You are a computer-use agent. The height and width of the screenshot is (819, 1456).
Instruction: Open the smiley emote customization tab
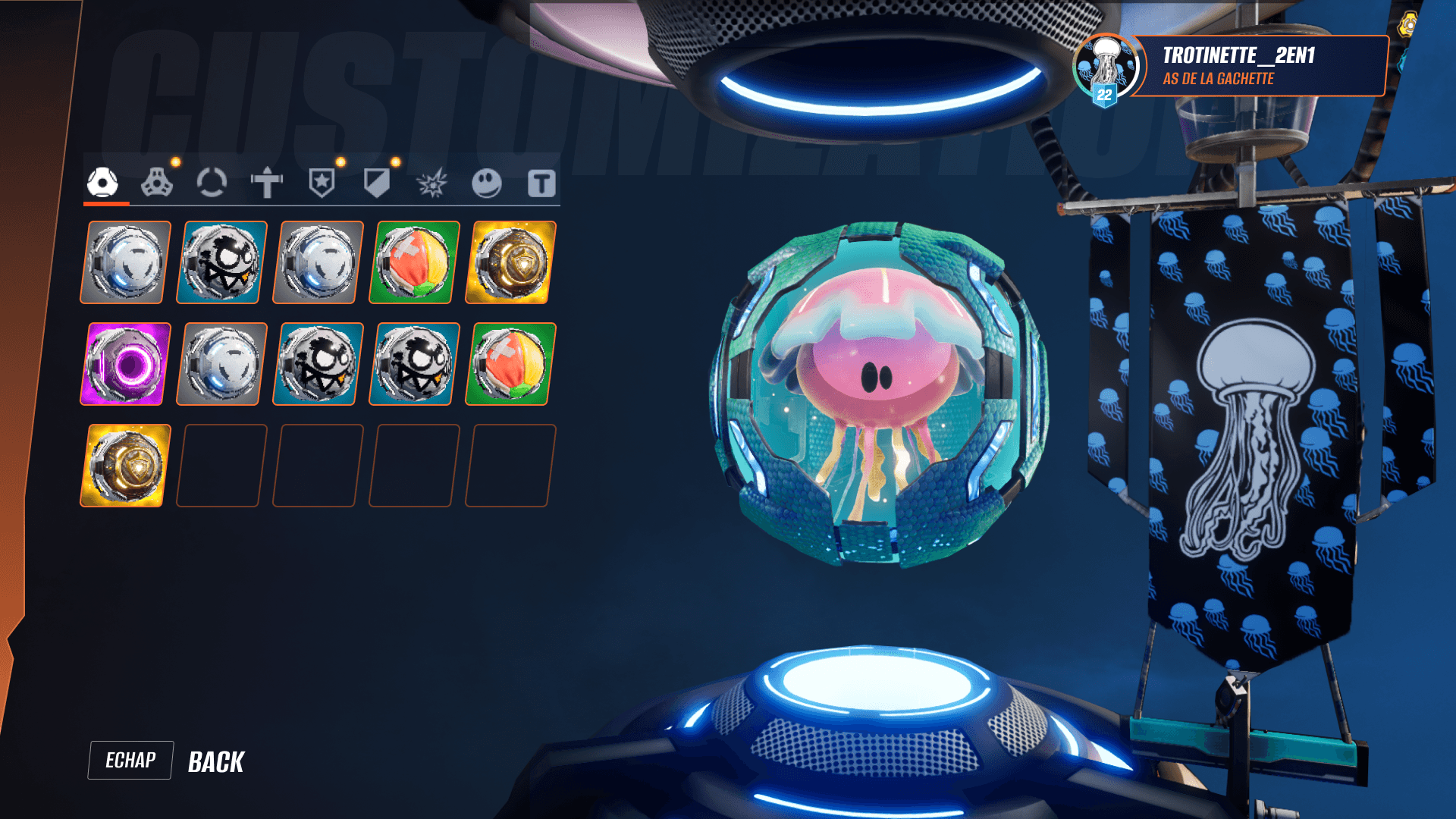tap(486, 182)
